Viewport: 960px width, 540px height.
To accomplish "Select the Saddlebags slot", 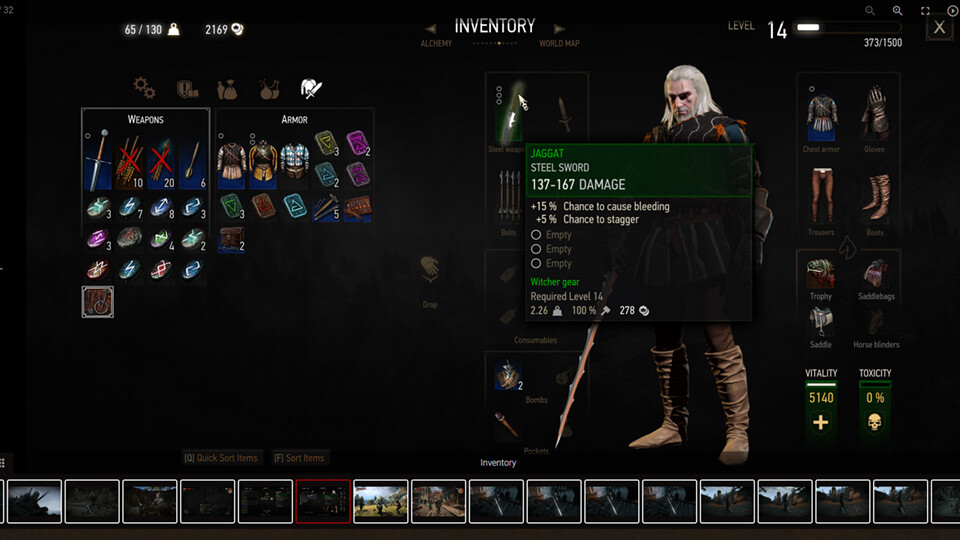I will tap(874, 273).
